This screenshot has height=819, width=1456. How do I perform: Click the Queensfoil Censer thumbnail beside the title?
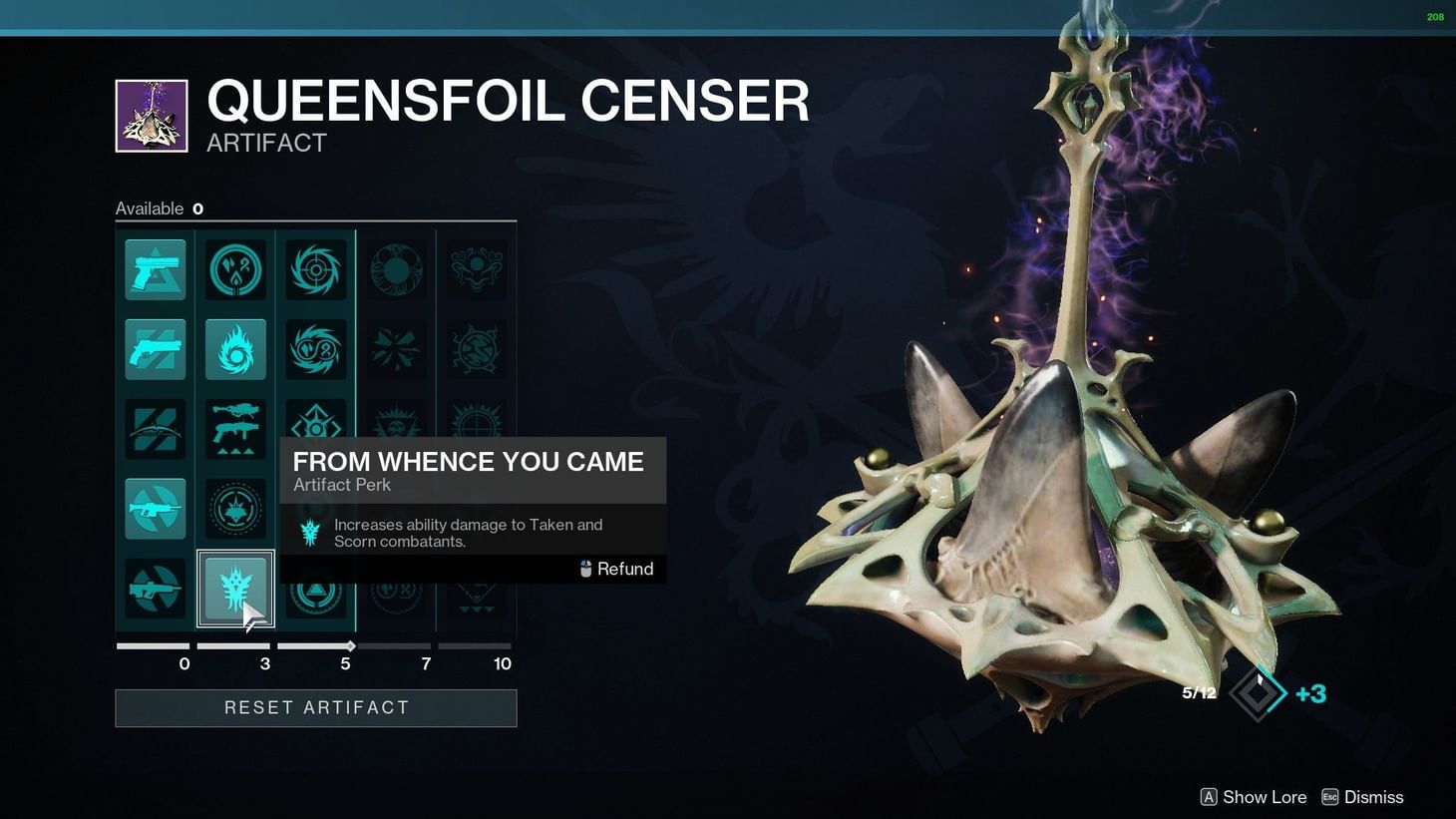(151, 115)
